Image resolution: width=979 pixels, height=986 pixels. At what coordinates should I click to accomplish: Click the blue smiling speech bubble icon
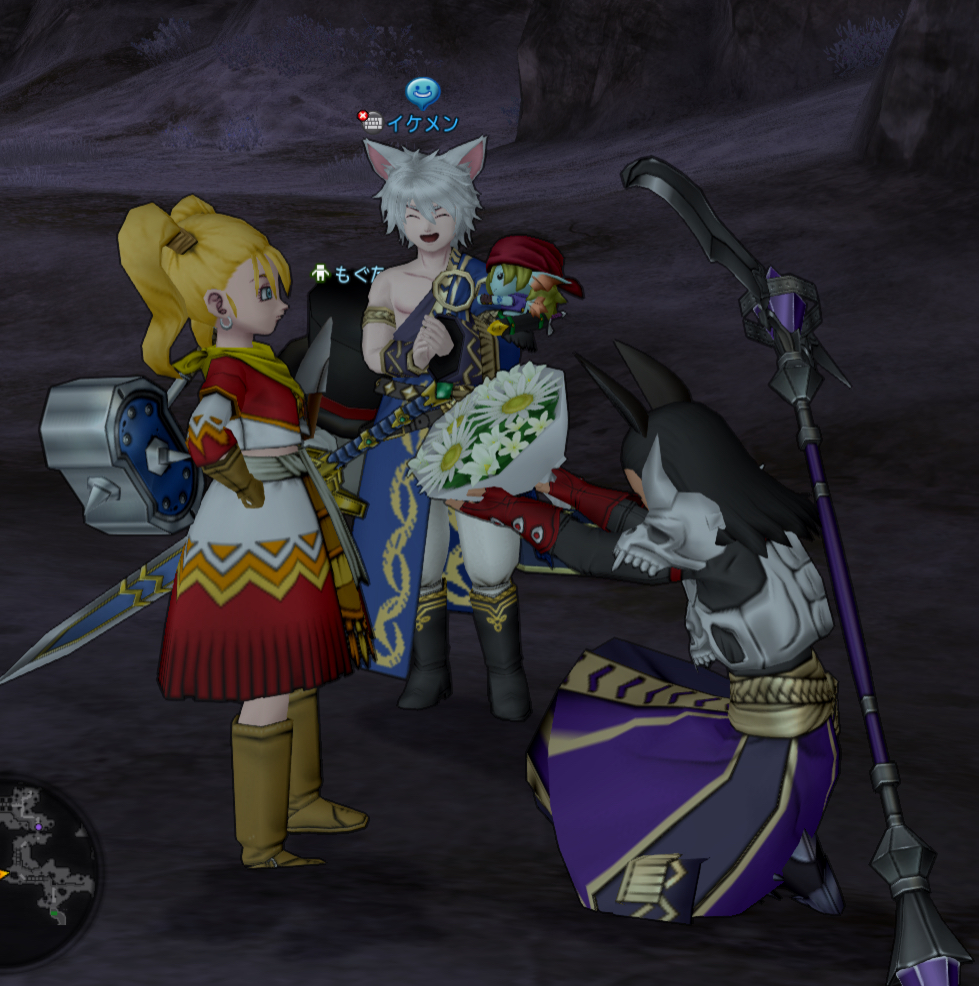[423, 94]
